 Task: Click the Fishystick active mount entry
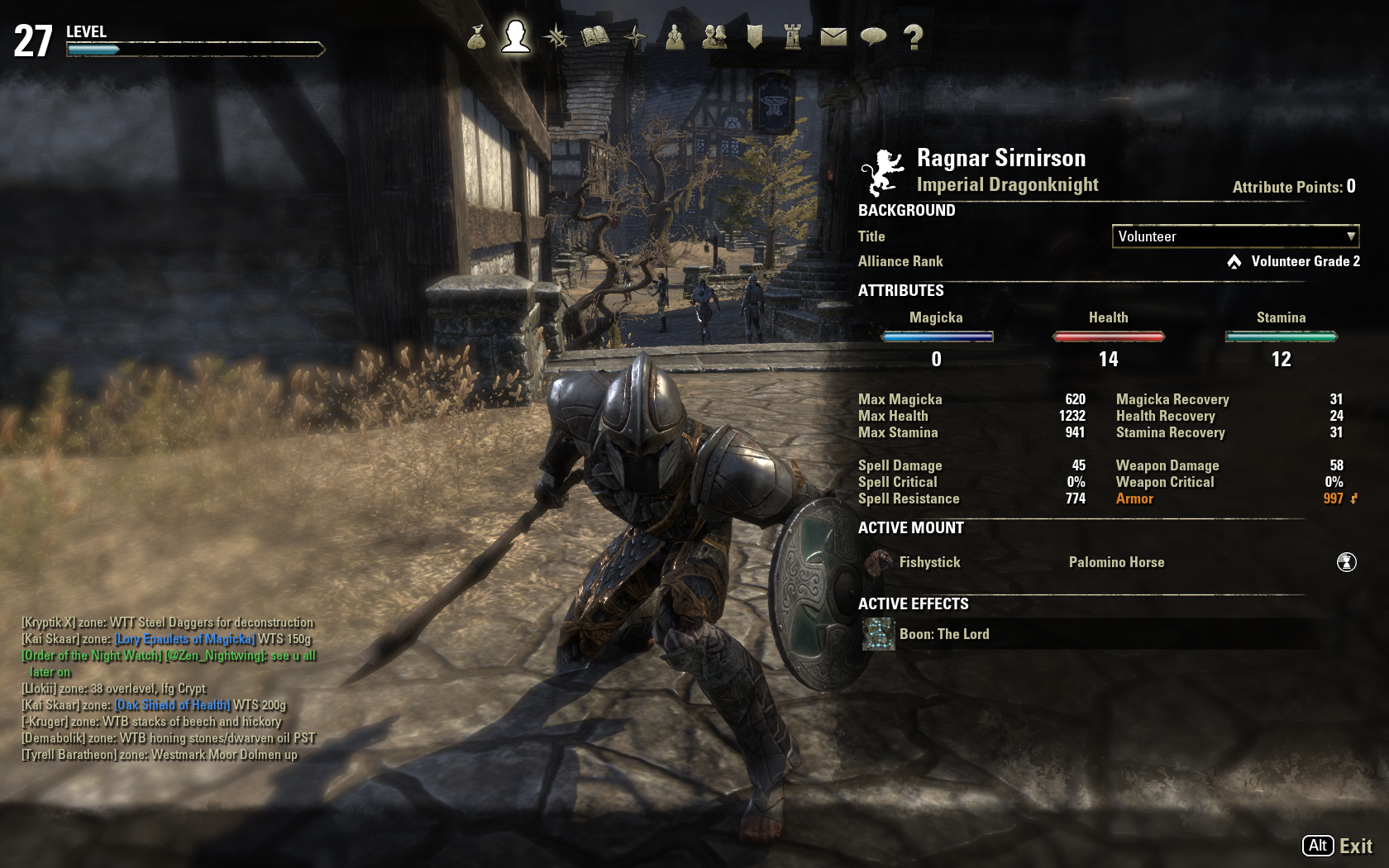929,562
